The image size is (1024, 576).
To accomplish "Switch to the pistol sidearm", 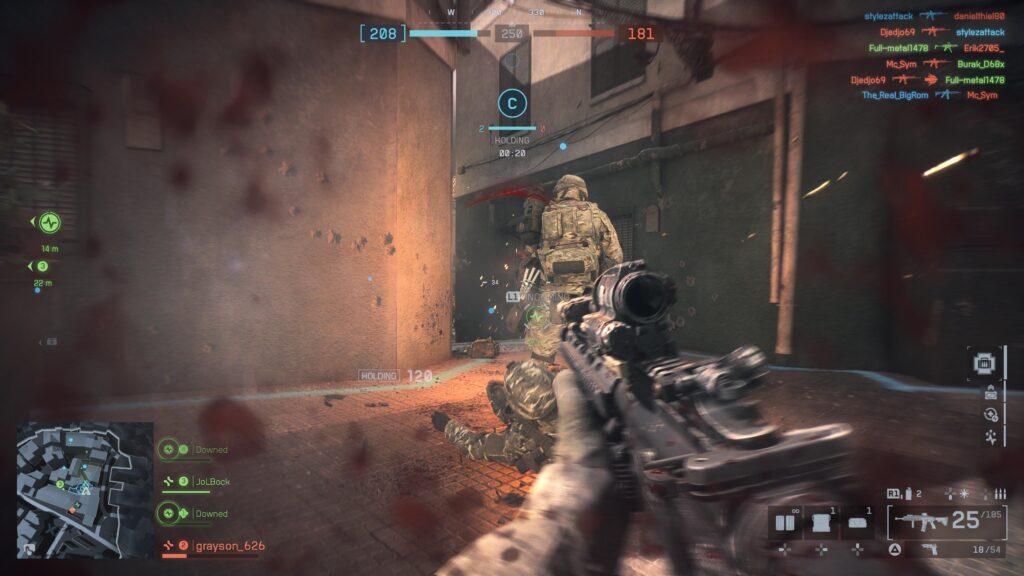I will click(x=930, y=549).
